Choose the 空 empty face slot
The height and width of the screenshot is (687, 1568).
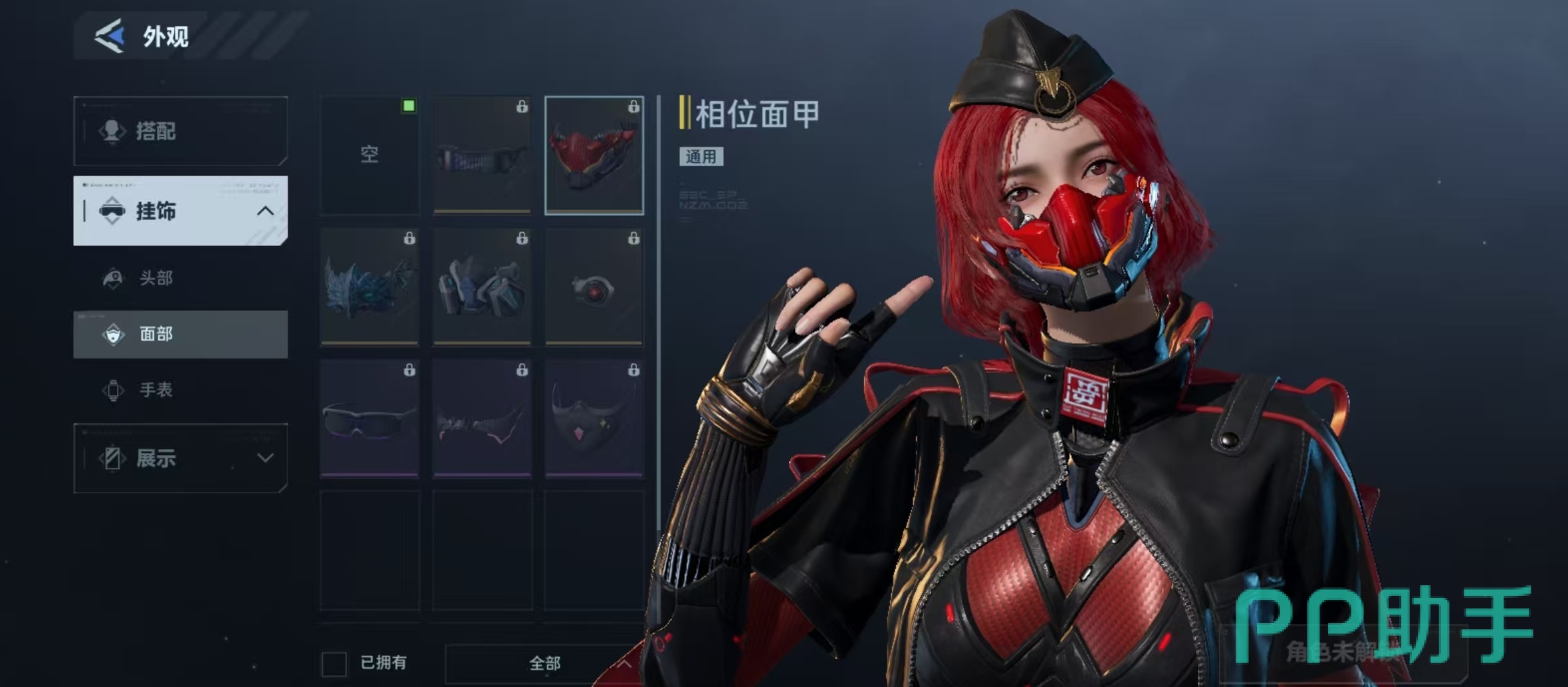coord(370,155)
